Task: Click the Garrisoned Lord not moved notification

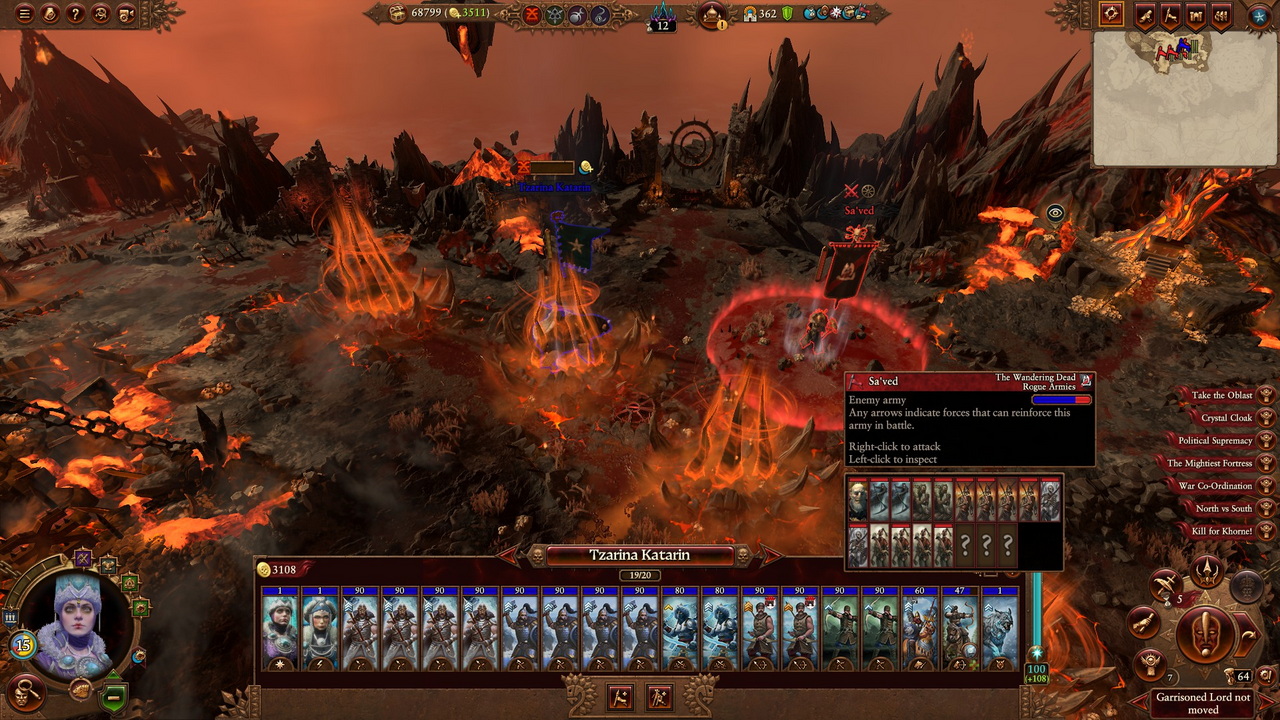Action: pyautogui.click(x=1203, y=703)
